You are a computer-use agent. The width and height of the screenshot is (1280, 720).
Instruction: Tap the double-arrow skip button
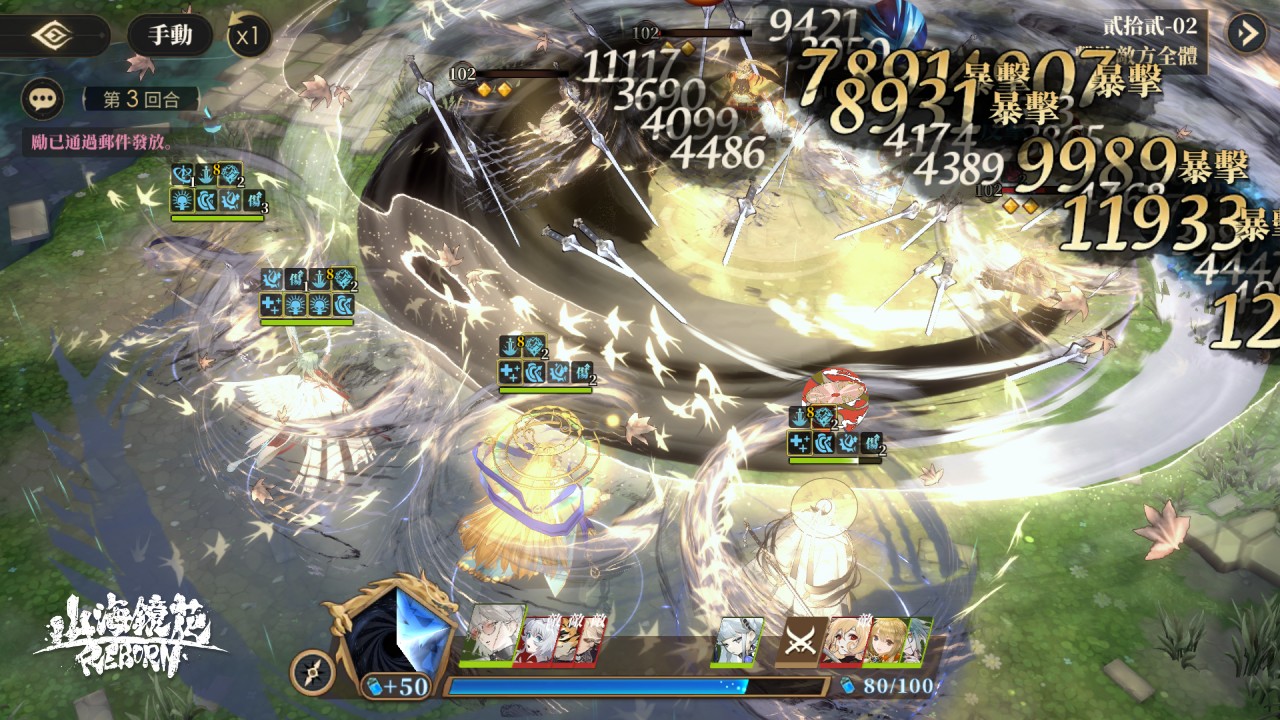(1247, 33)
